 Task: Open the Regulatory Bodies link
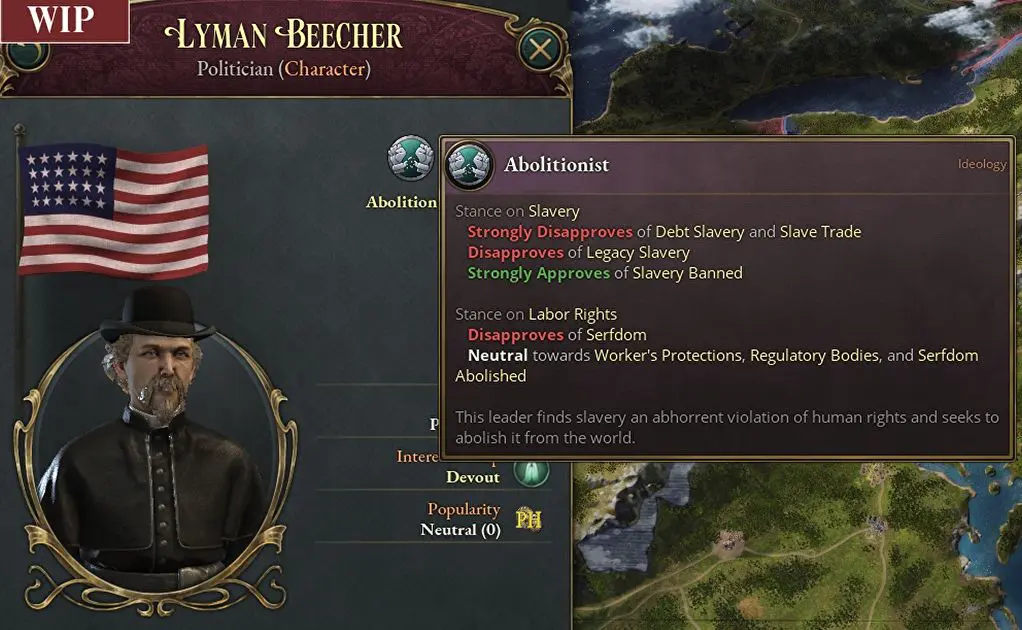(x=816, y=355)
